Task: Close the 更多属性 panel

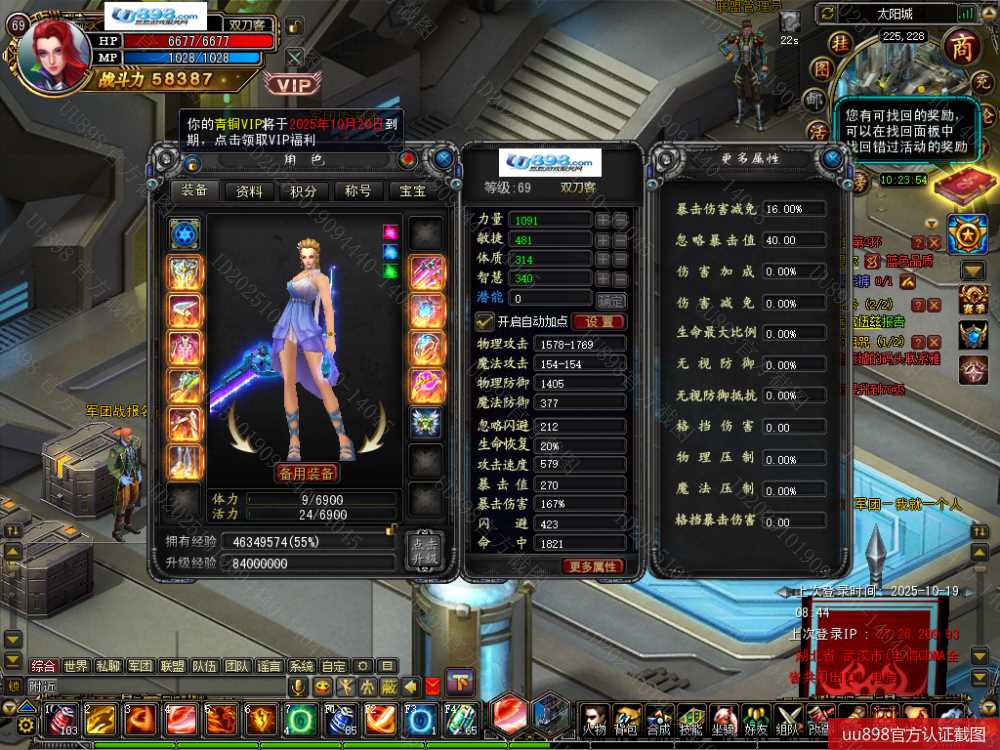Action: (x=832, y=158)
